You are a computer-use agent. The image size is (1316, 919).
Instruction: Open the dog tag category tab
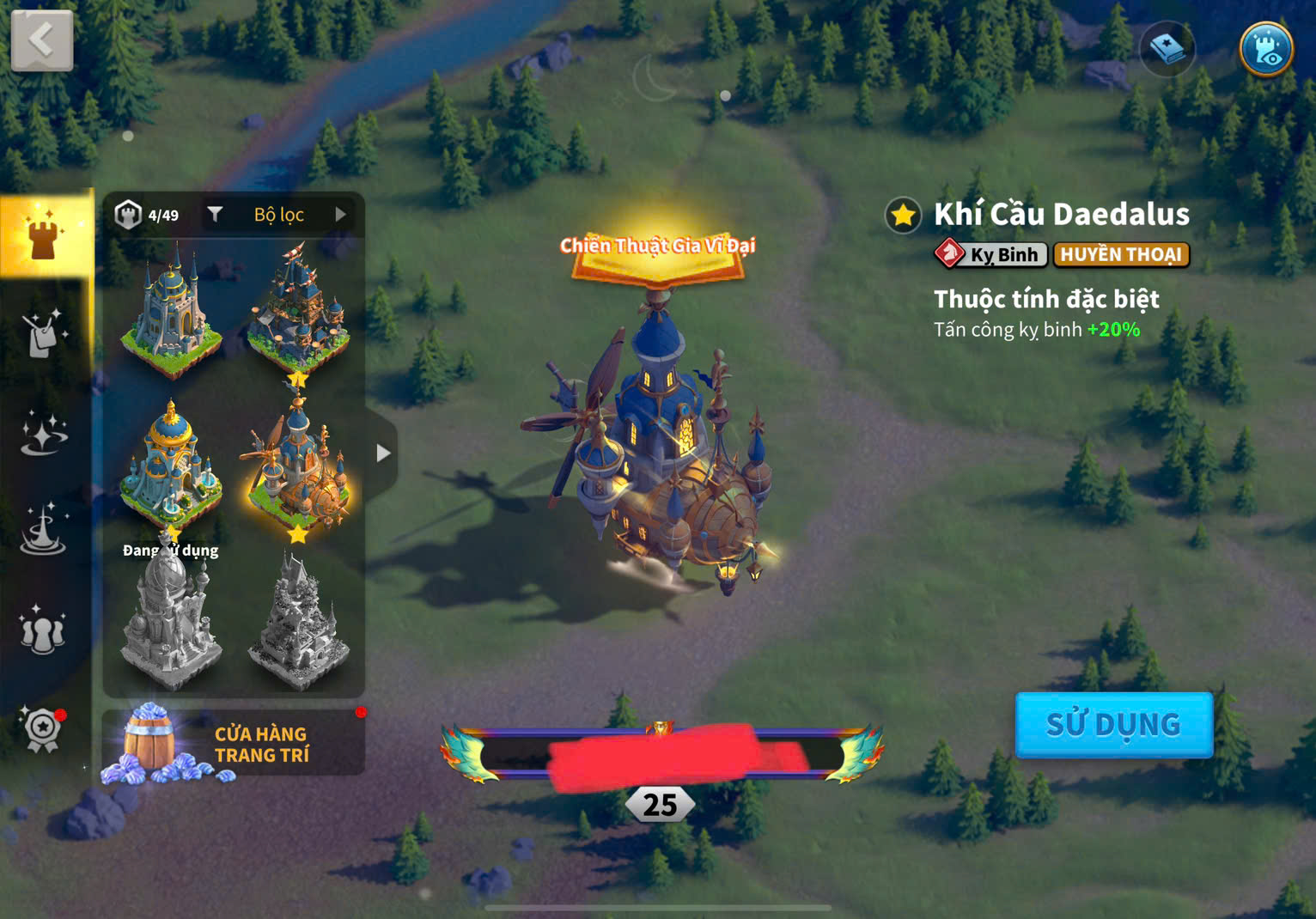pyautogui.click(x=43, y=332)
